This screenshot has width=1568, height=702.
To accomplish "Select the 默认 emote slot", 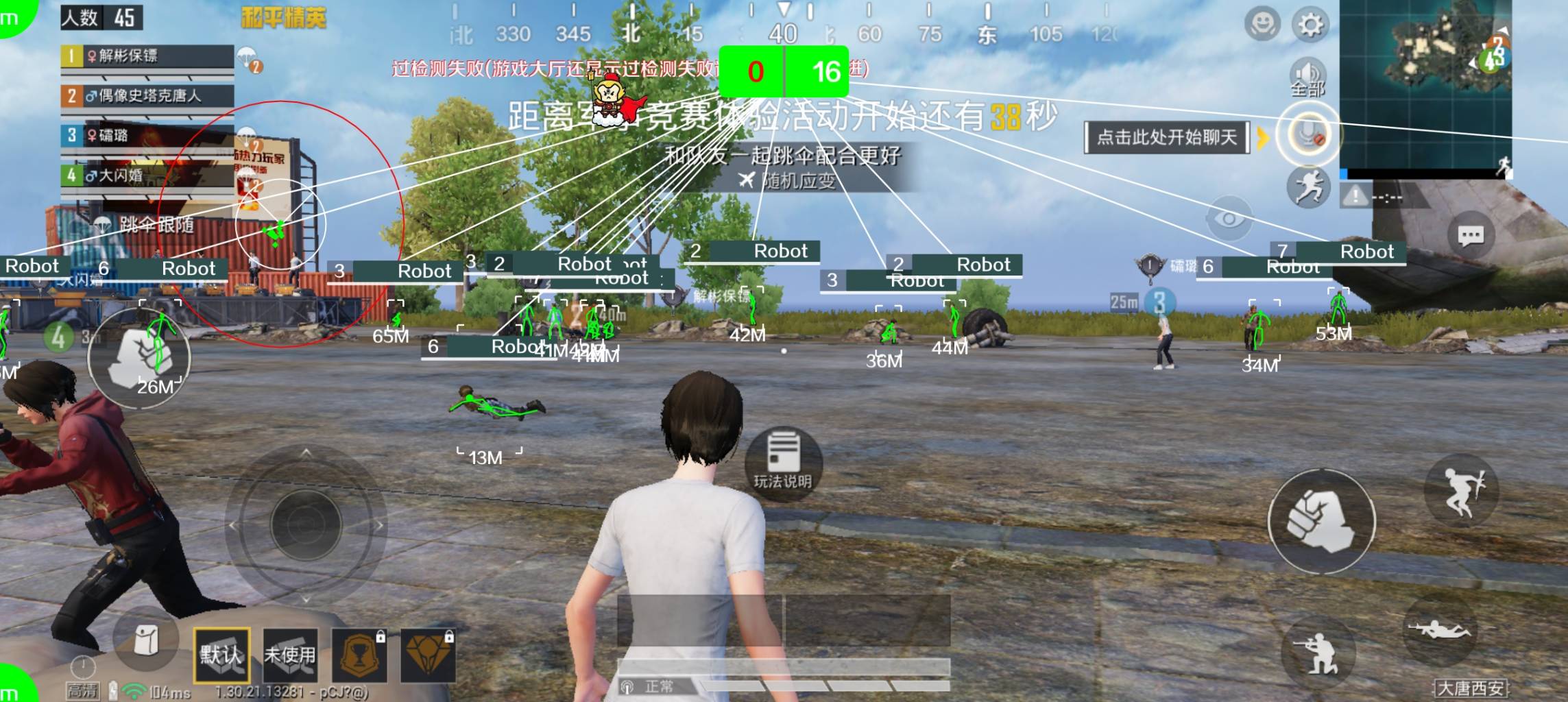I will coord(221,655).
